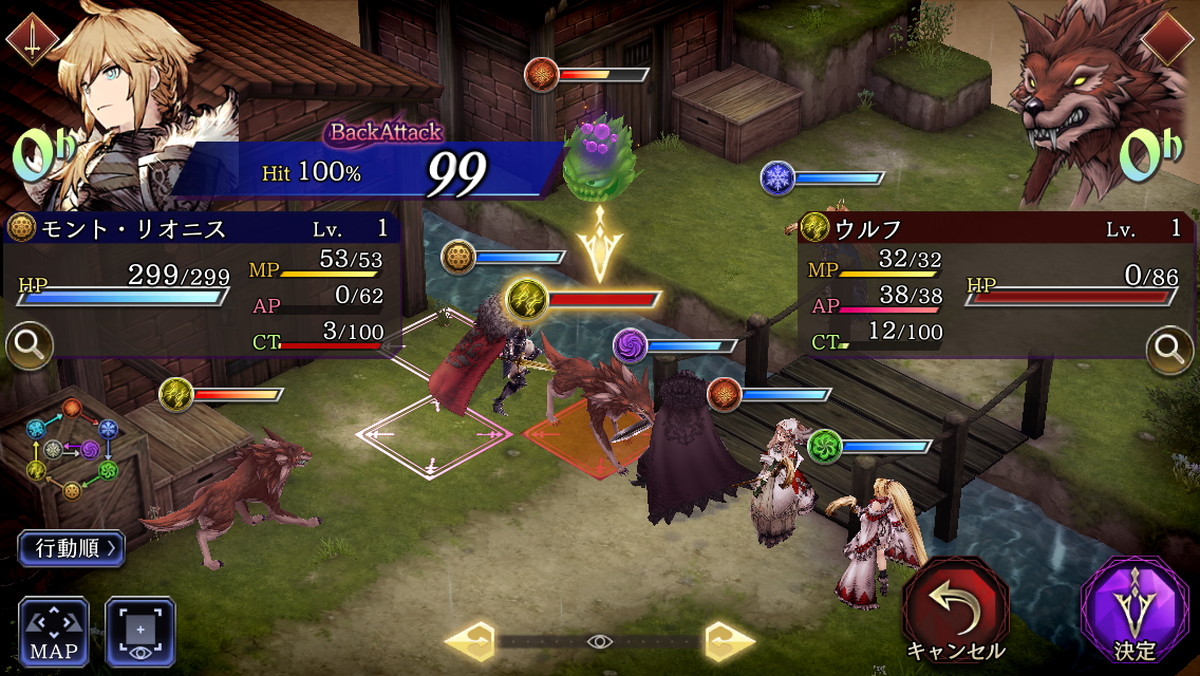Show the 行動順 turn order list
1200x676 pixels.
(x=71, y=548)
